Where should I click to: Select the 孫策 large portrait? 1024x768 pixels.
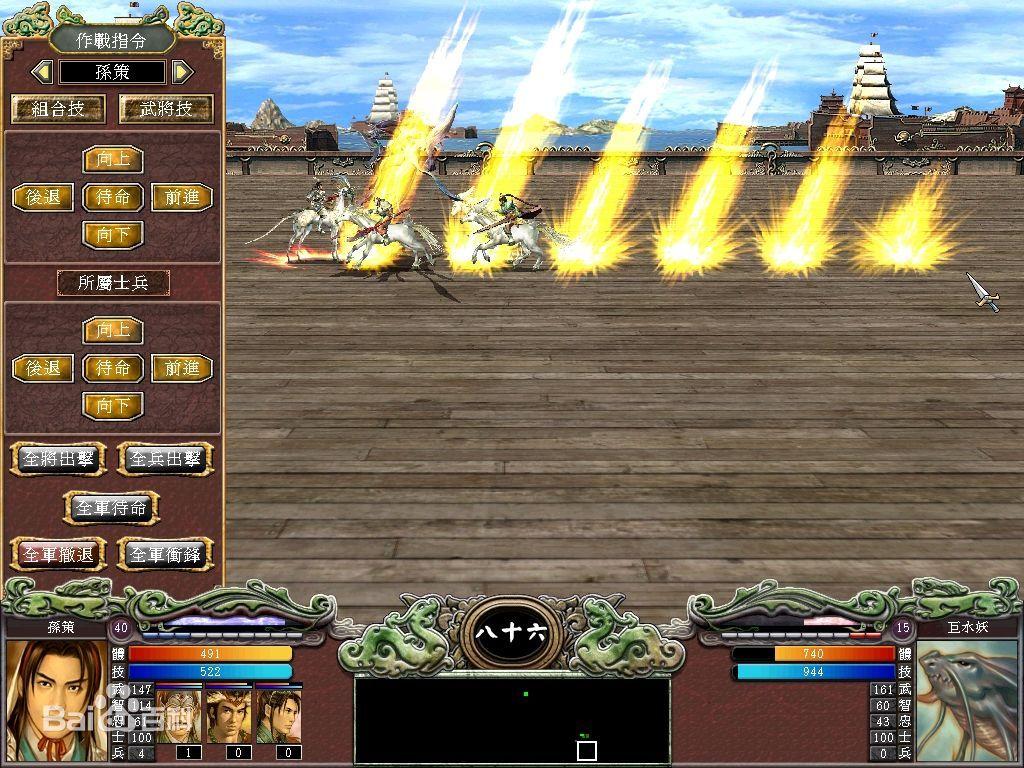point(56,702)
